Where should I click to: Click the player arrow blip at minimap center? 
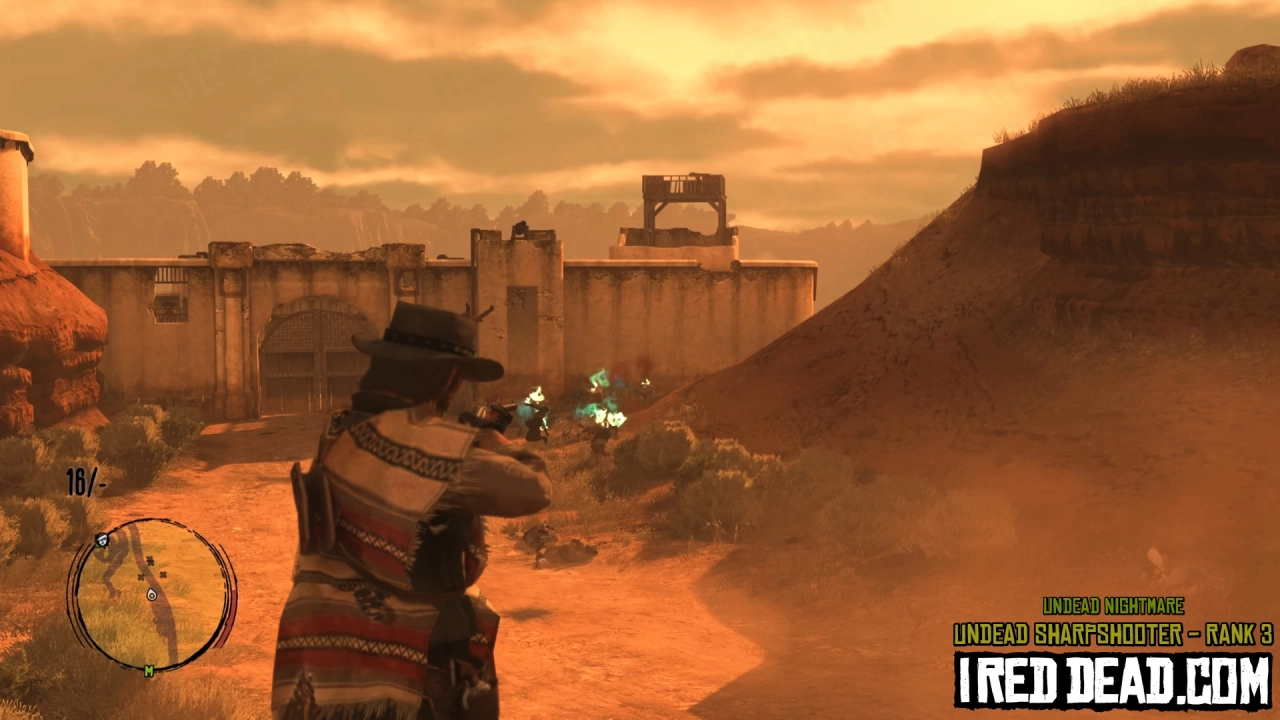point(150,595)
